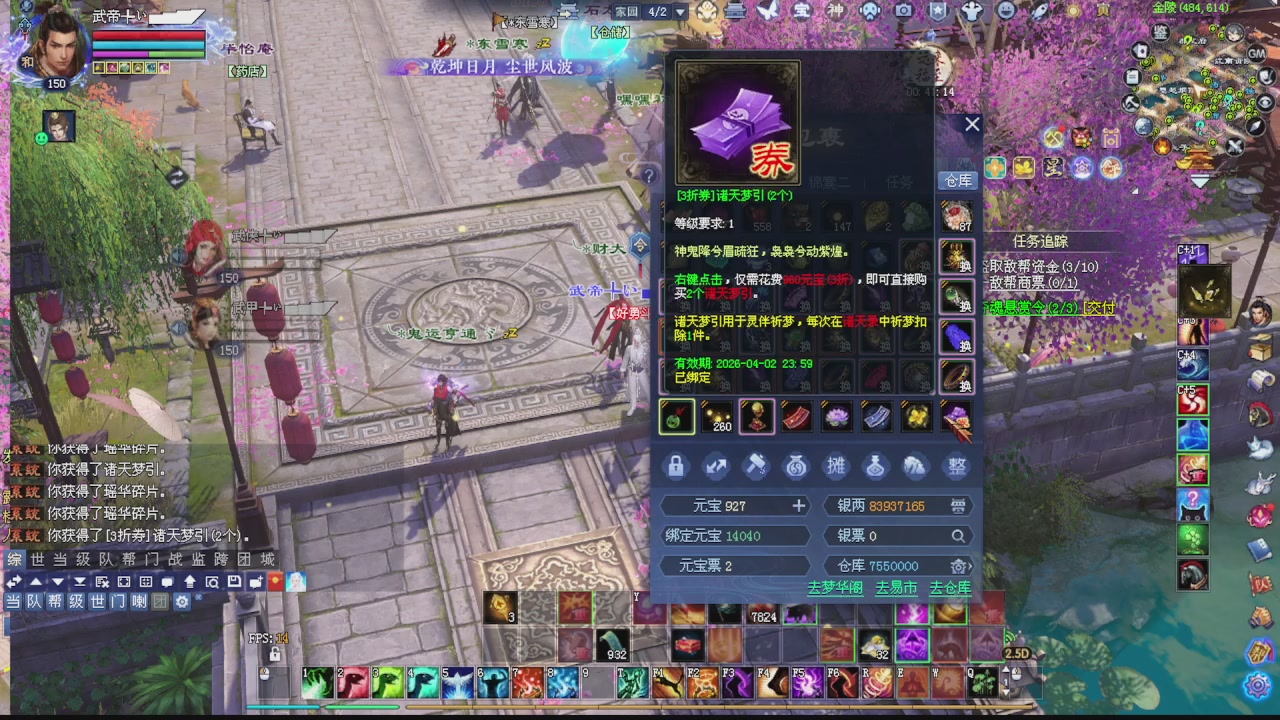The height and width of the screenshot is (720, 1280).
Task: Enable the 喇 speaker chat channel button
Action: [139, 601]
